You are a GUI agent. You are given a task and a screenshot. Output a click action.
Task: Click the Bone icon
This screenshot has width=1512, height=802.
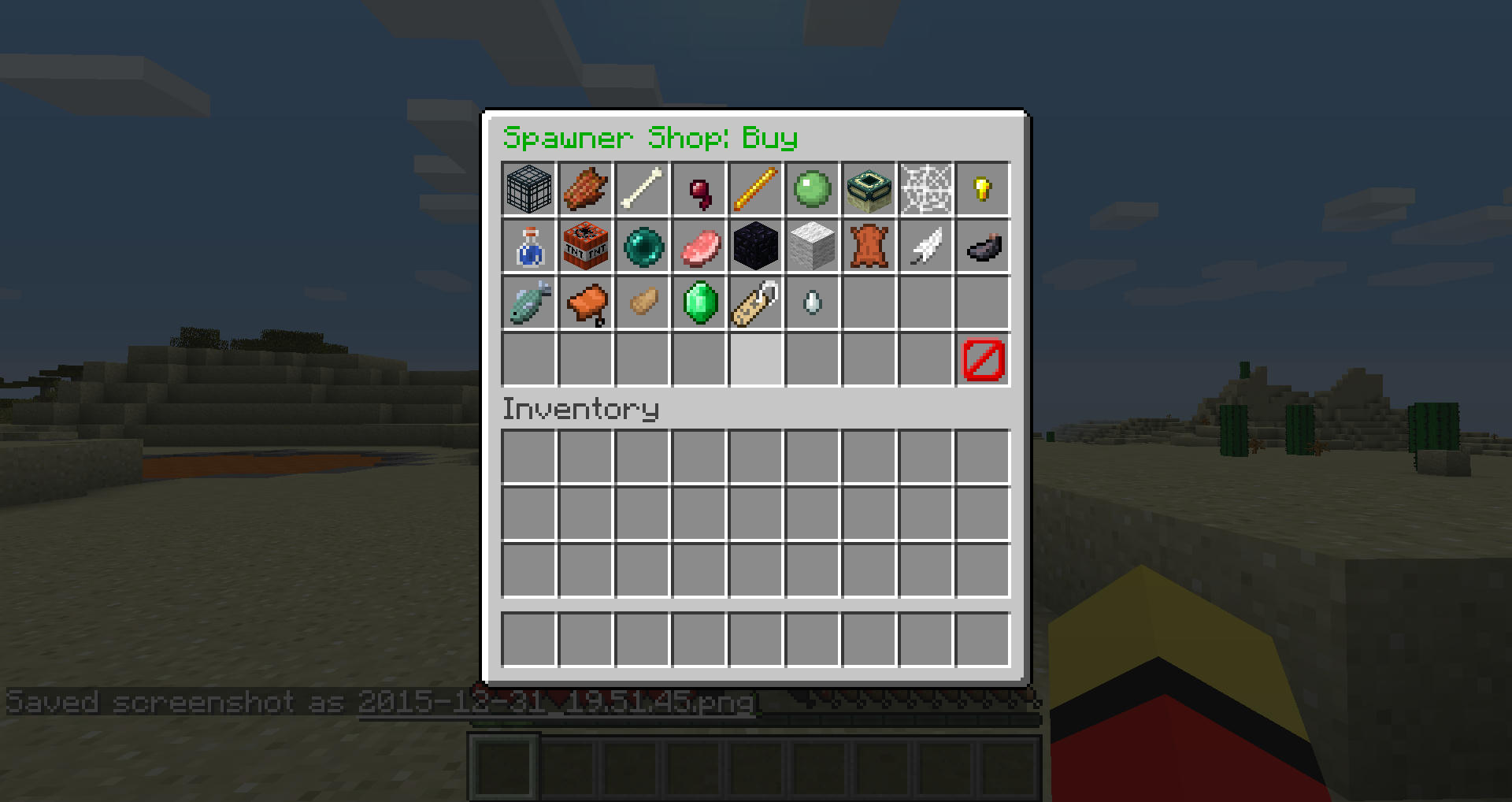pos(643,189)
